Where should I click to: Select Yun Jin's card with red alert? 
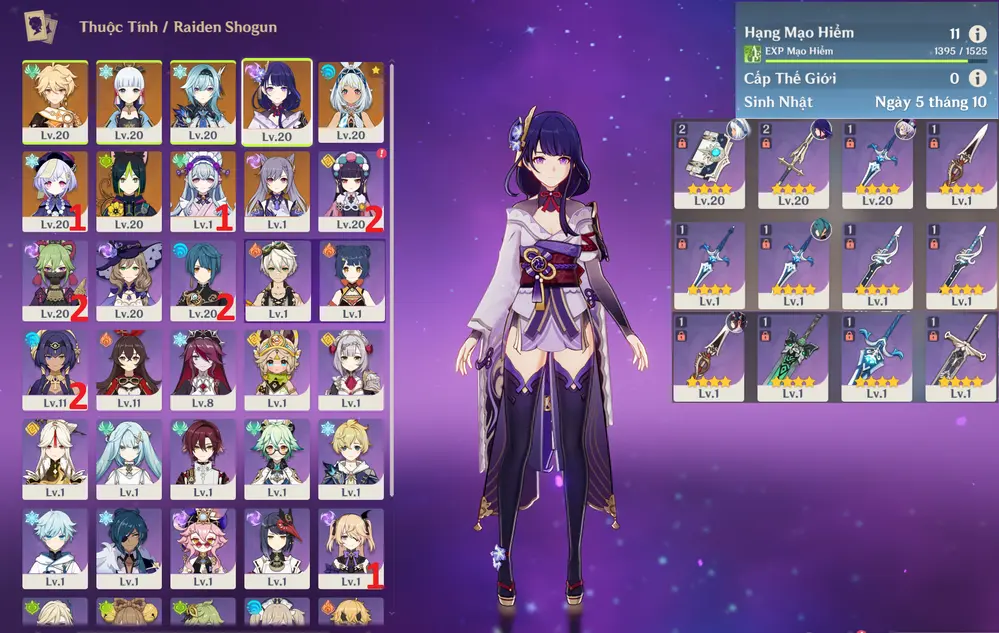tap(351, 190)
